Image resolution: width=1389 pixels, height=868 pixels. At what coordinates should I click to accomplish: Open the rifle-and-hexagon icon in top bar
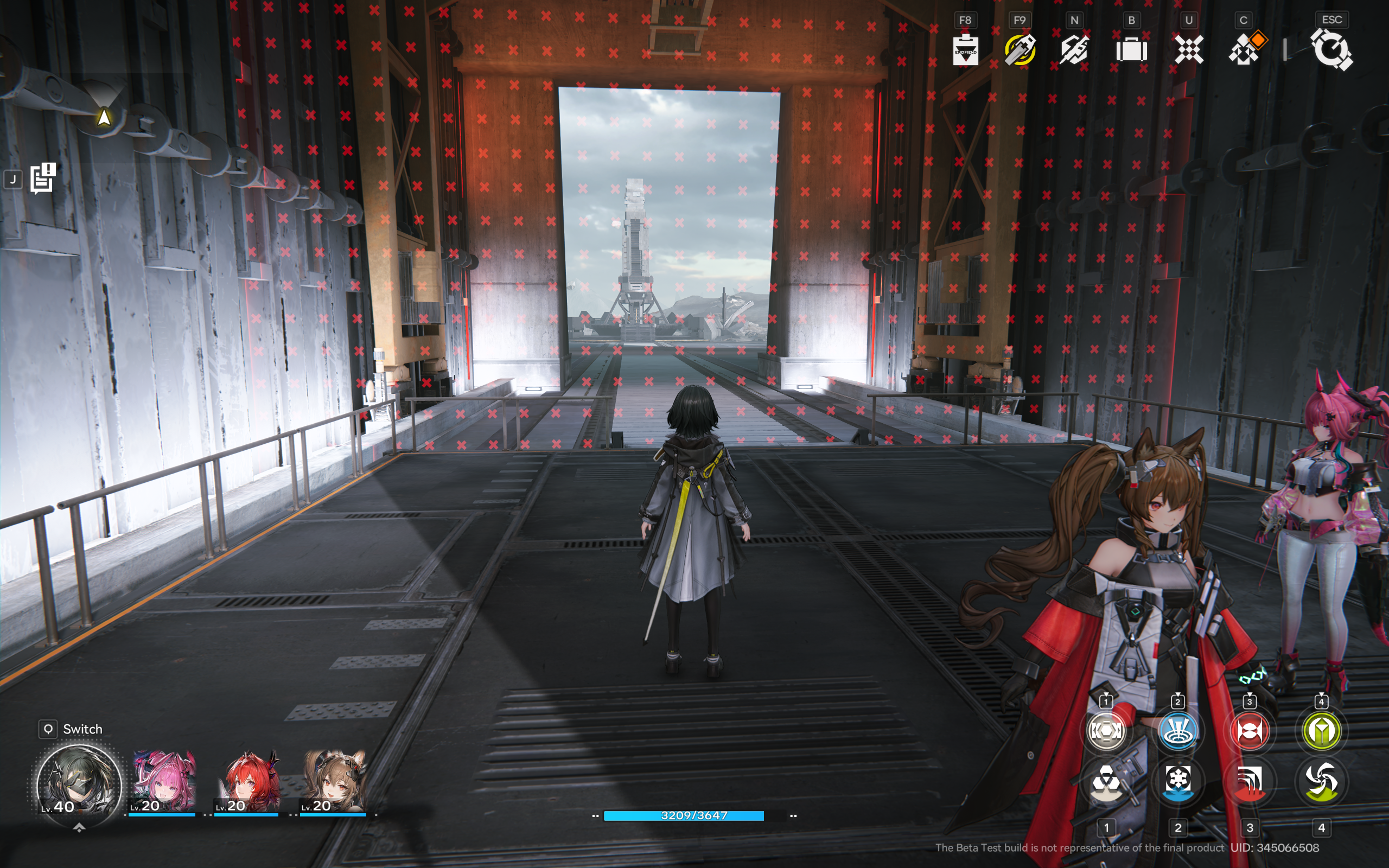click(x=1074, y=50)
